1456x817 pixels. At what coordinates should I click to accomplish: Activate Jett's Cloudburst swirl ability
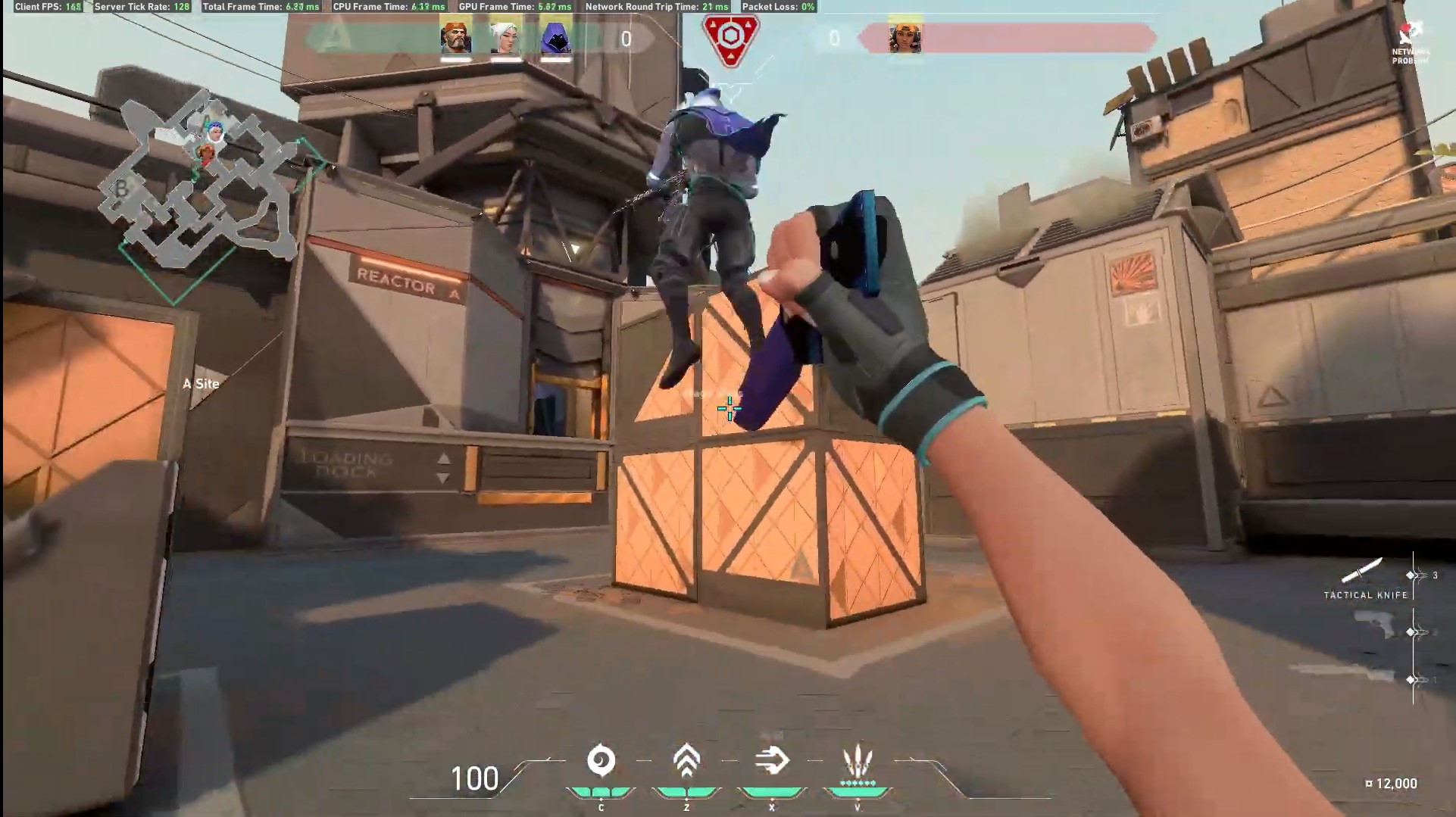(x=601, y=762)
